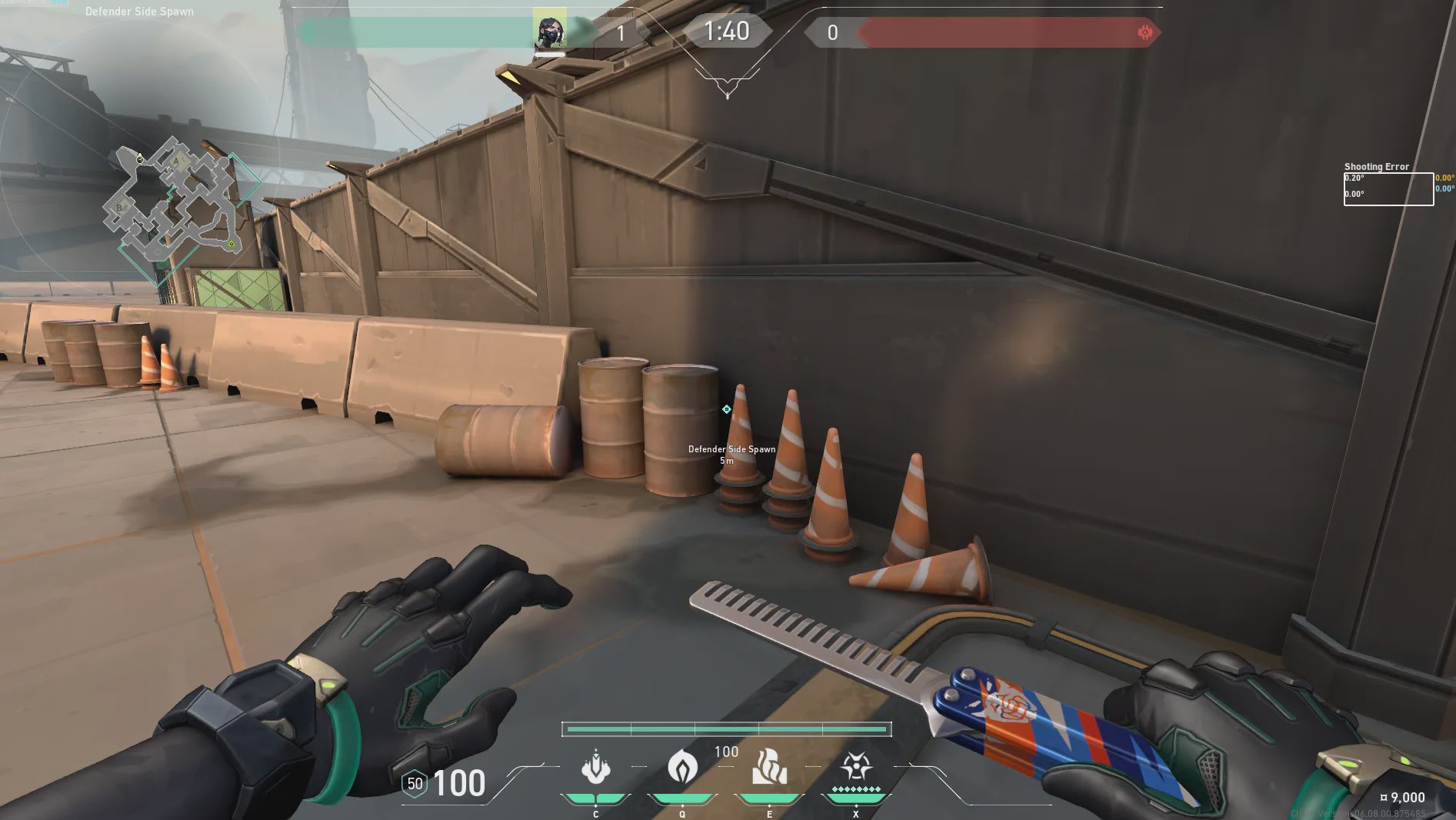Select the agent portrait on the top bar
Screen dimensions: 1456x820
click(x=549, y=31)
